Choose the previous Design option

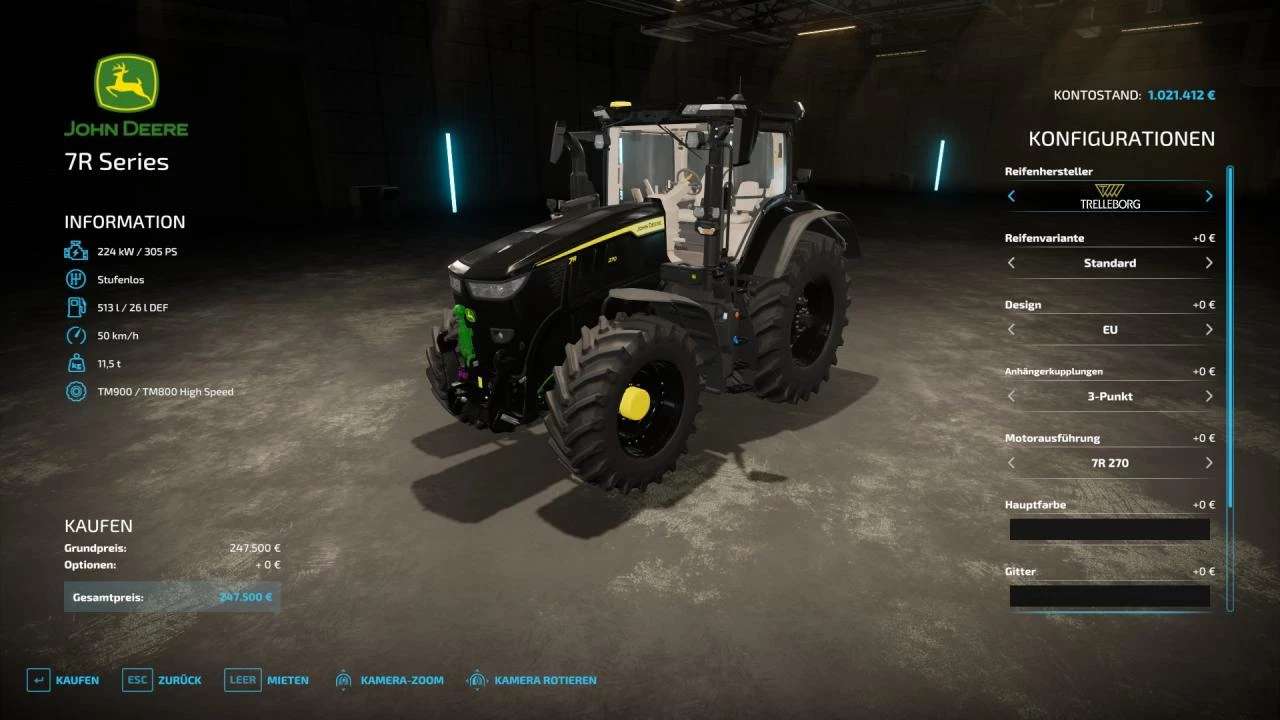tap(1011, 329)
